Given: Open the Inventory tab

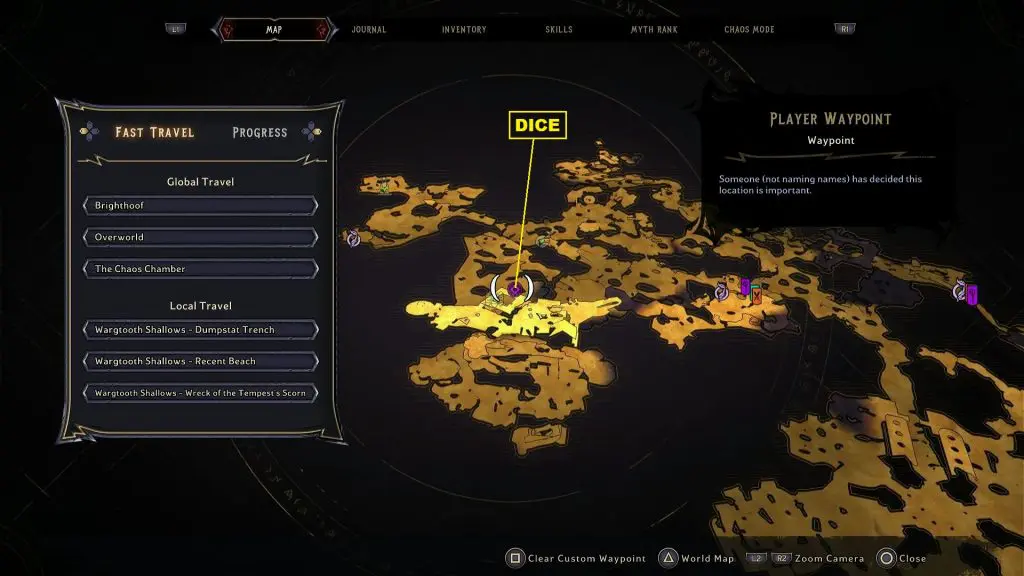Looking at the screenshot, I should [464, 30].
